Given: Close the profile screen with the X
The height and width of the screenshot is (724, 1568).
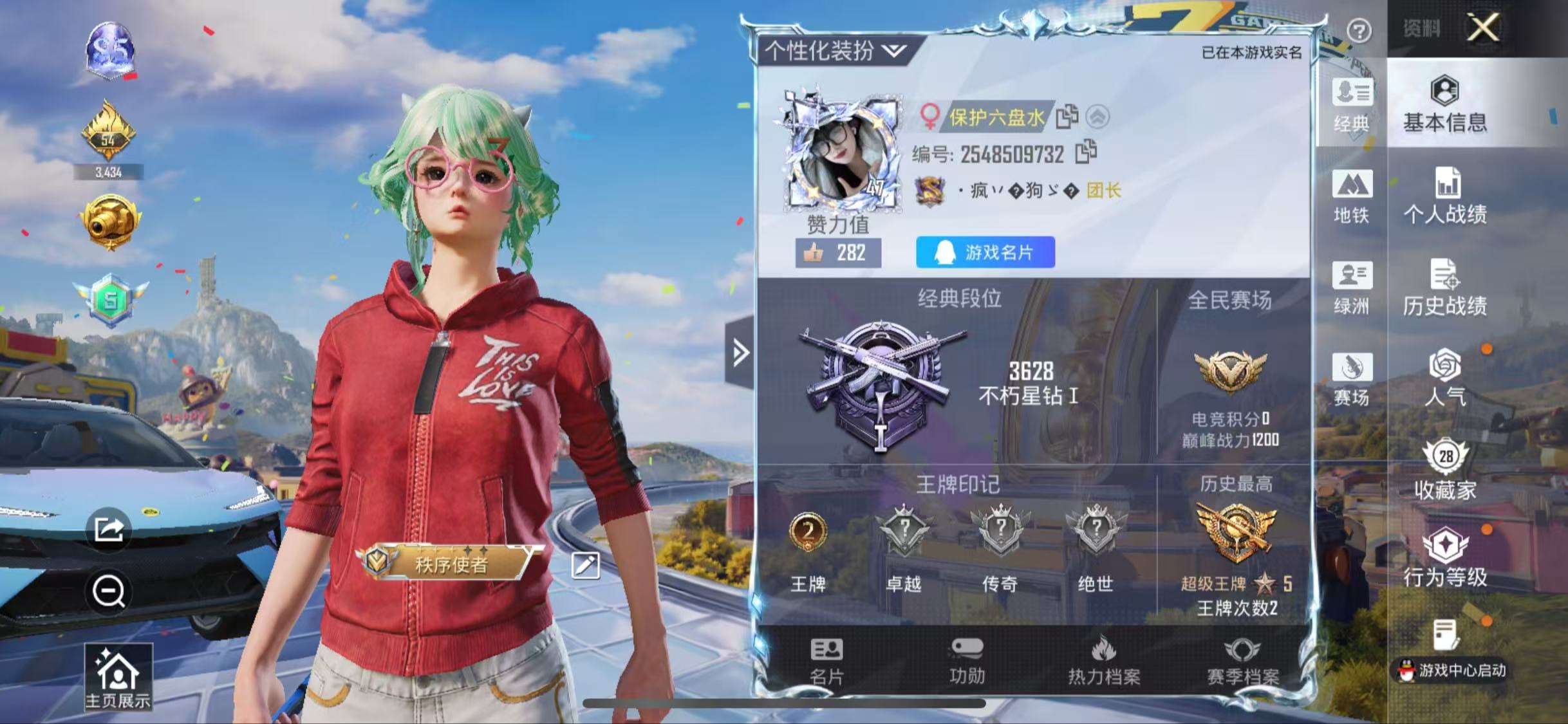Looking at the screenshot, I should click(1482, 28).
